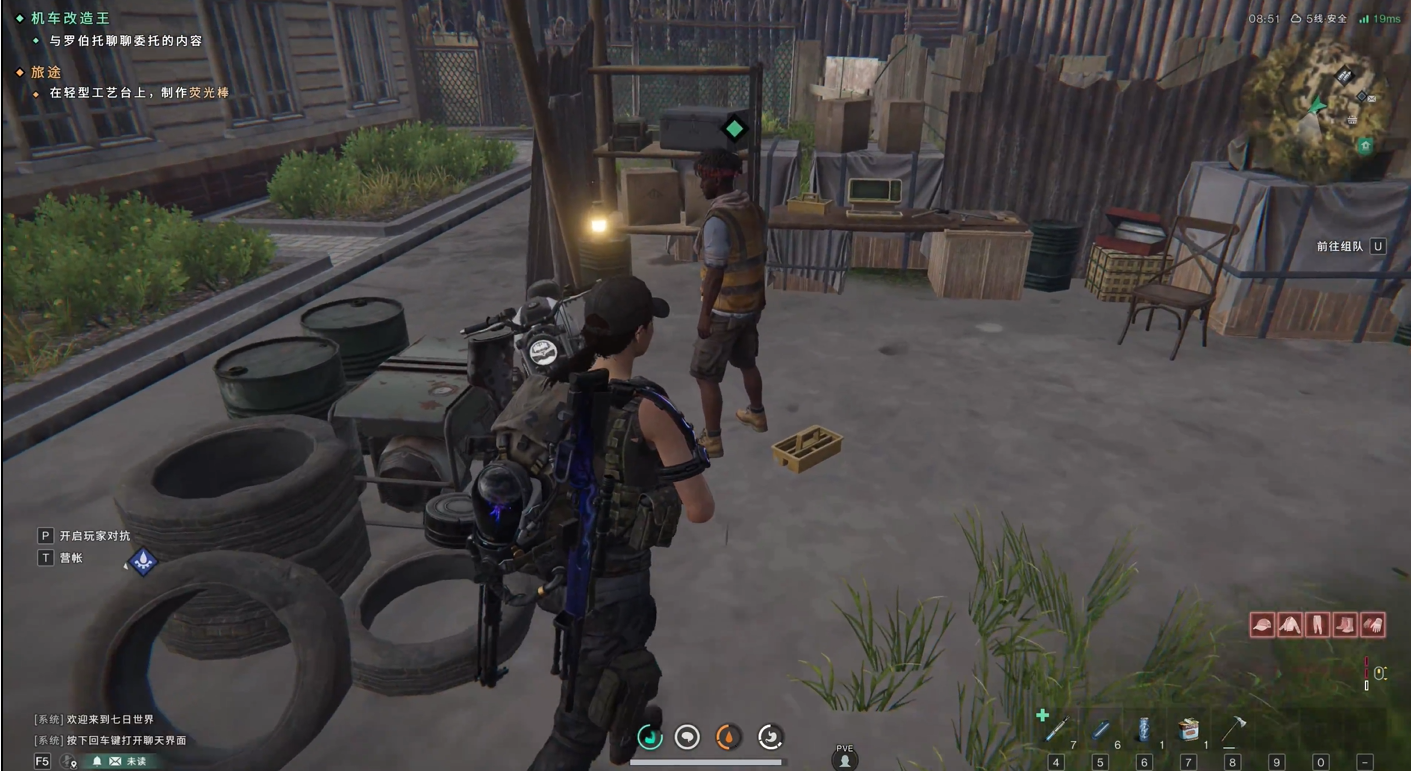This screenshot has height=771, width=1411.
Task: Click the blue water drop diamond icon
Action: pyautogui.click(x=143, y=561)
